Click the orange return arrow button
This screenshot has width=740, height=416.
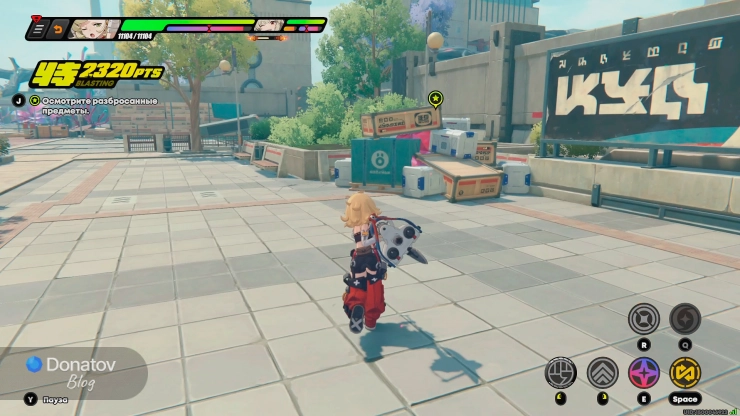click(x=59, y=30)
